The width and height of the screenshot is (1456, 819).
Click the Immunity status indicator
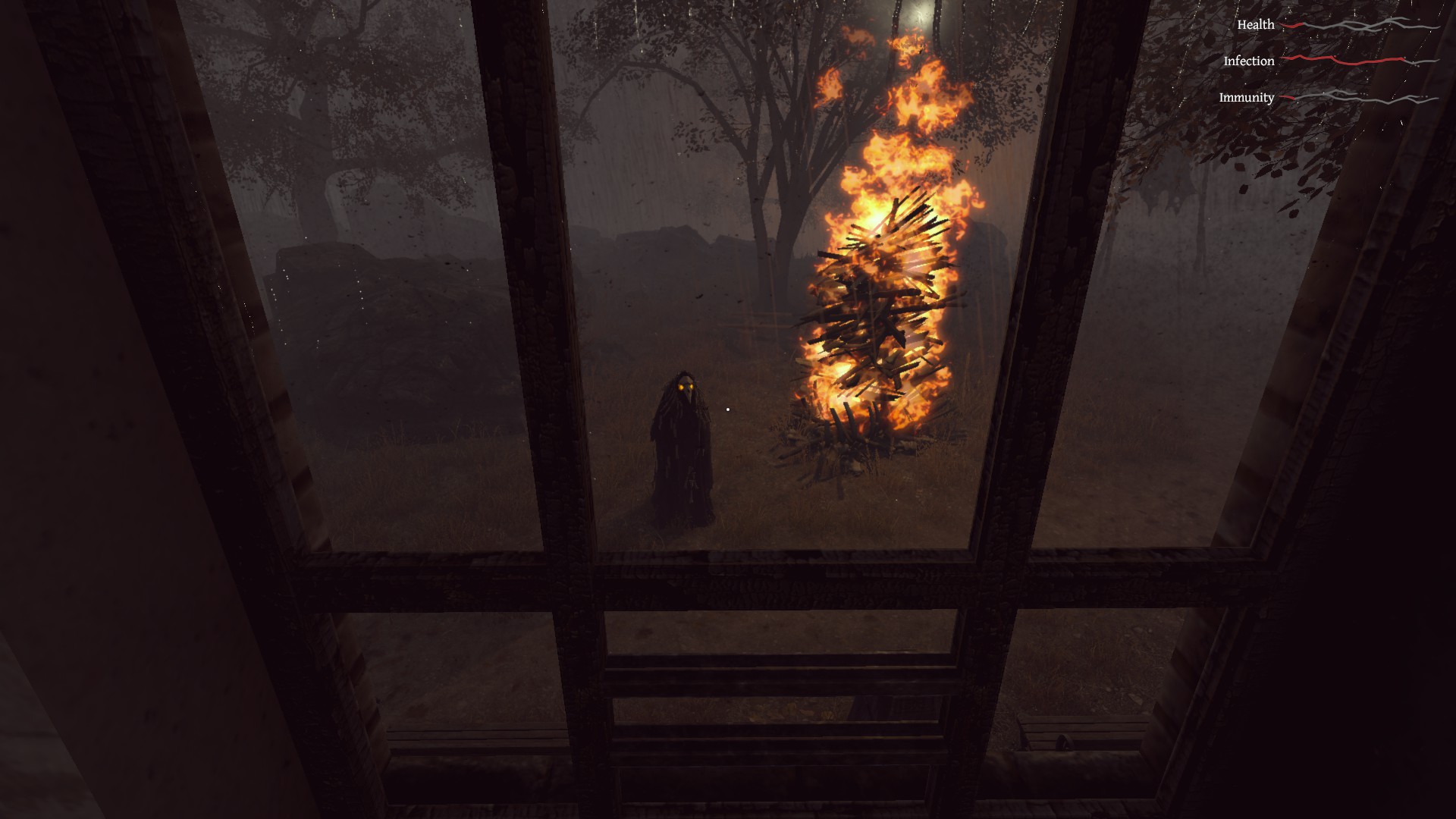1246,97
